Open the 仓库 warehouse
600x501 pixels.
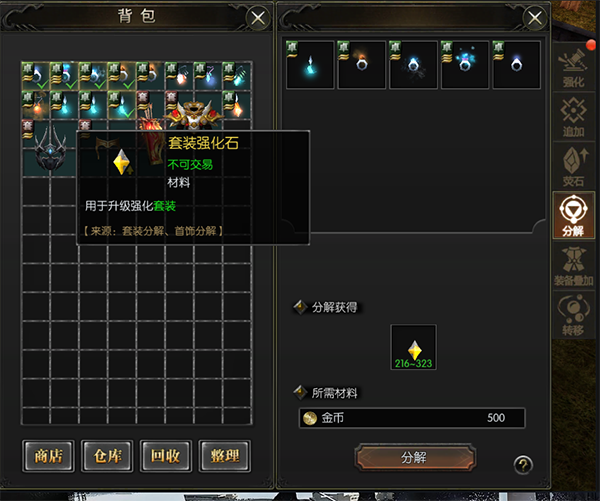(107, 457)
